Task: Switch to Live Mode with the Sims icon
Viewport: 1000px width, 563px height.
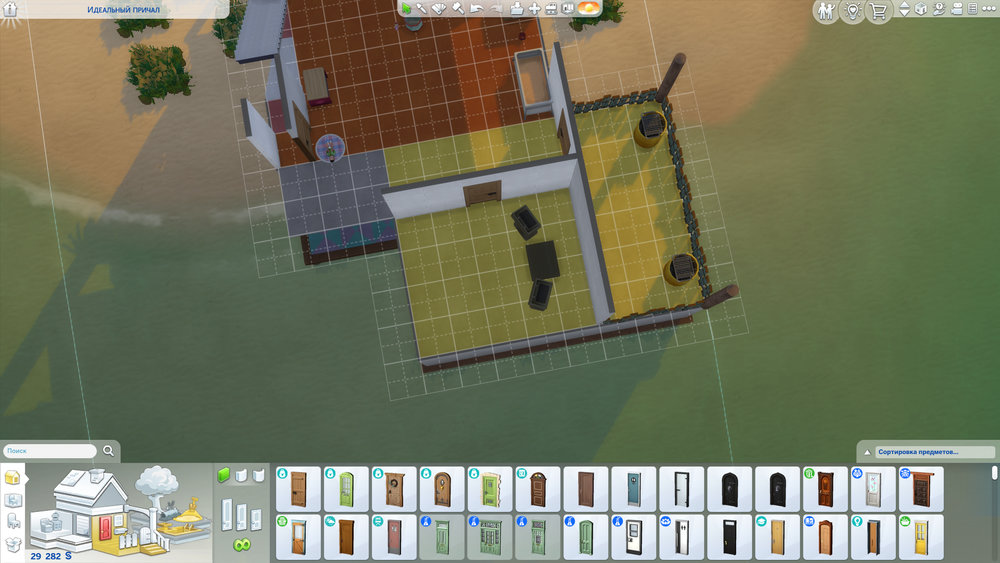Action: pos(825,11)
